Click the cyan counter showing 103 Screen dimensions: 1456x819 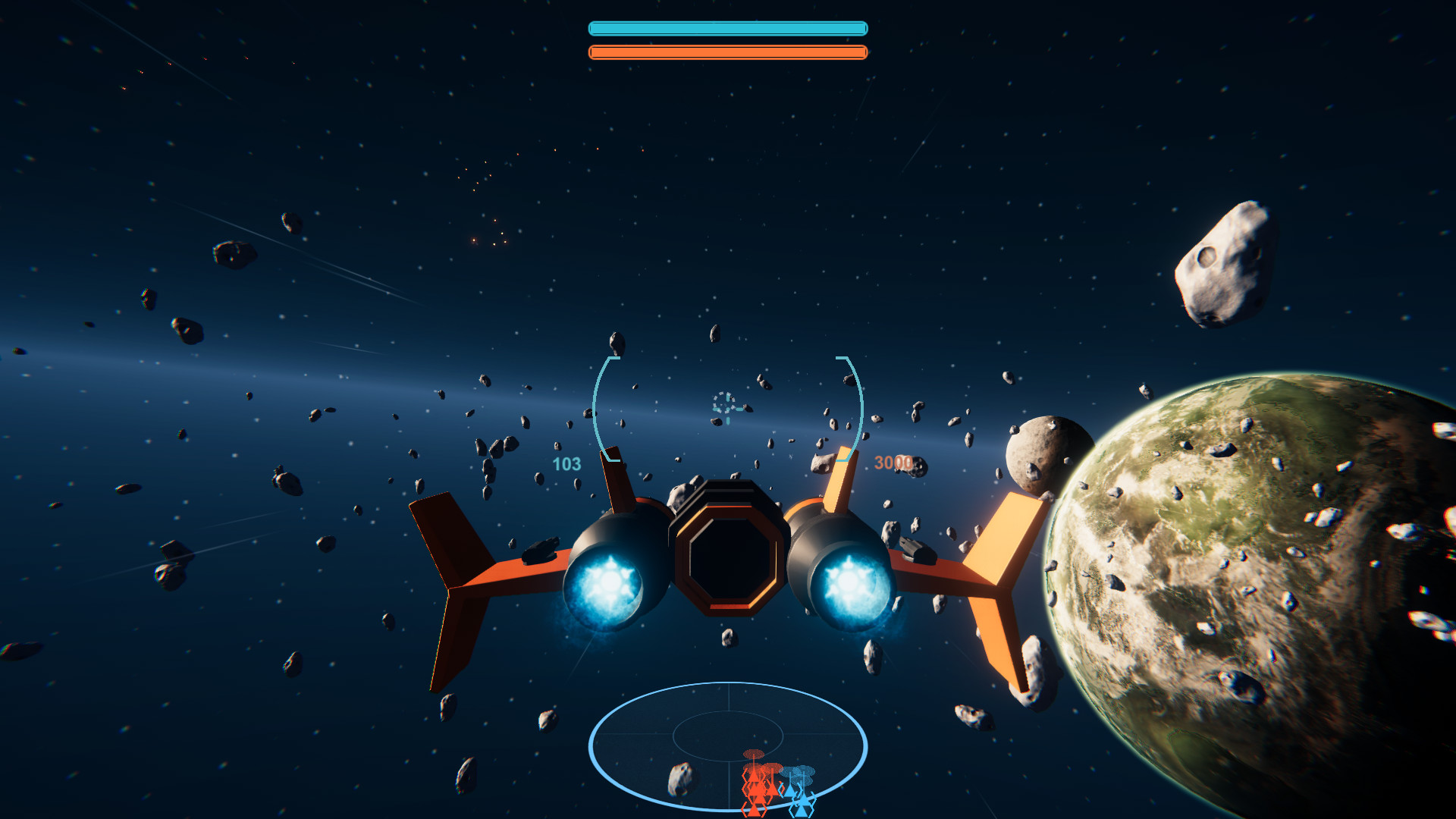pos(566,463)
